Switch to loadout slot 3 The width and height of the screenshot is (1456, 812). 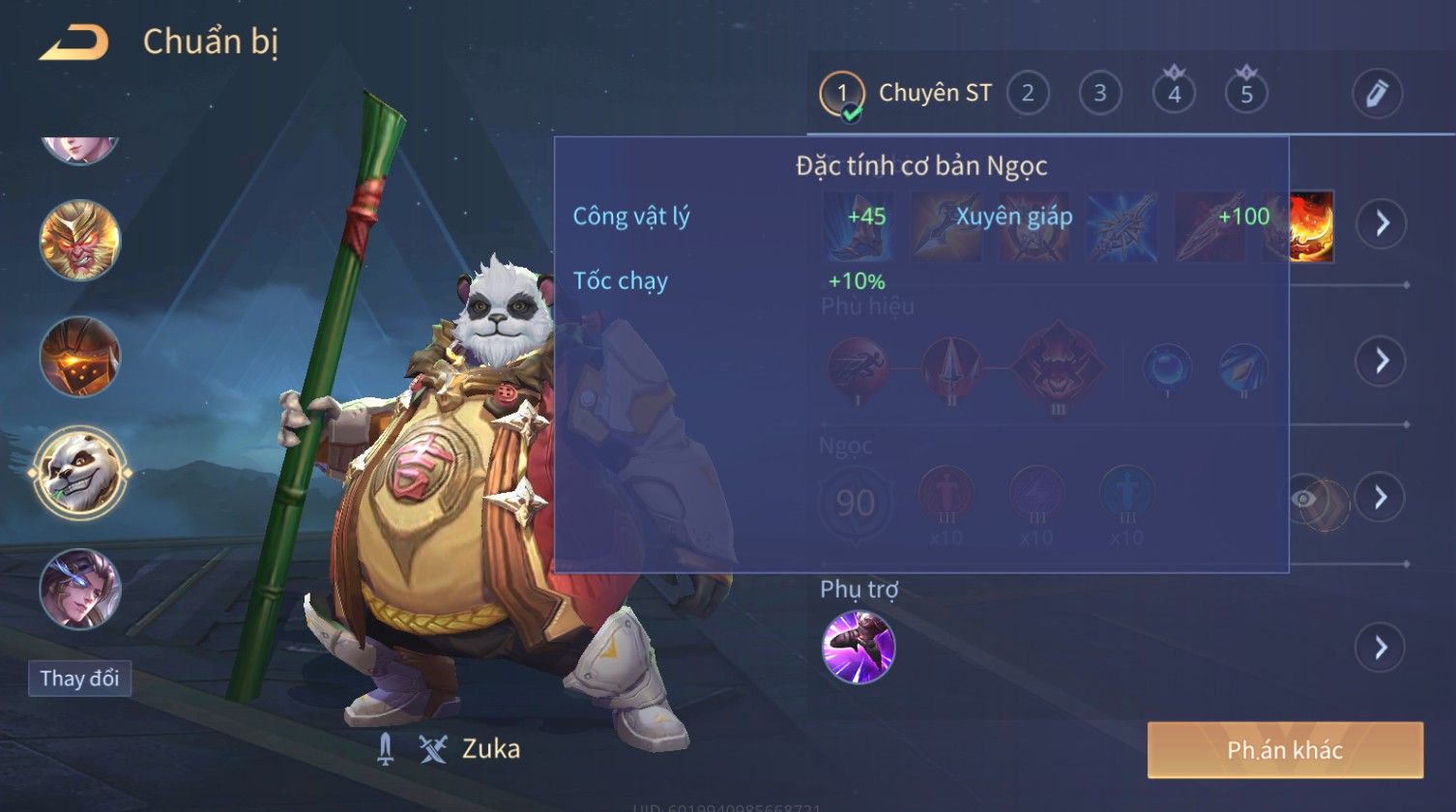pyautogui.click(x=1100, y=93)
